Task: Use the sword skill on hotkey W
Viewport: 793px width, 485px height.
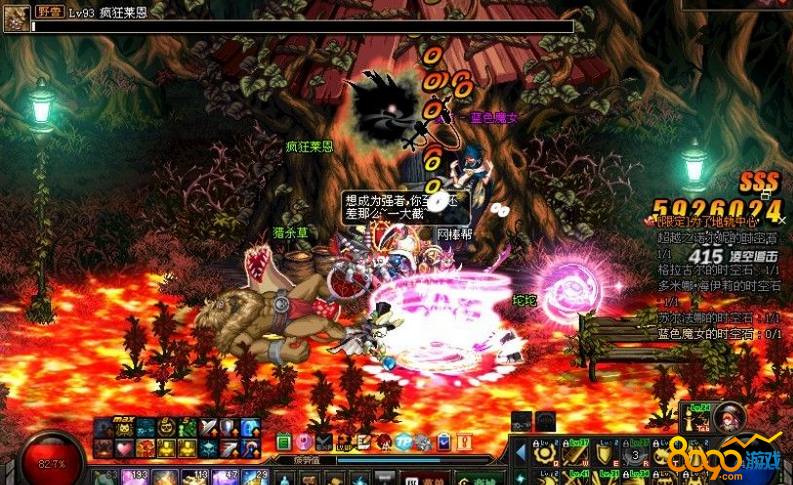Action: coord(572,453)
